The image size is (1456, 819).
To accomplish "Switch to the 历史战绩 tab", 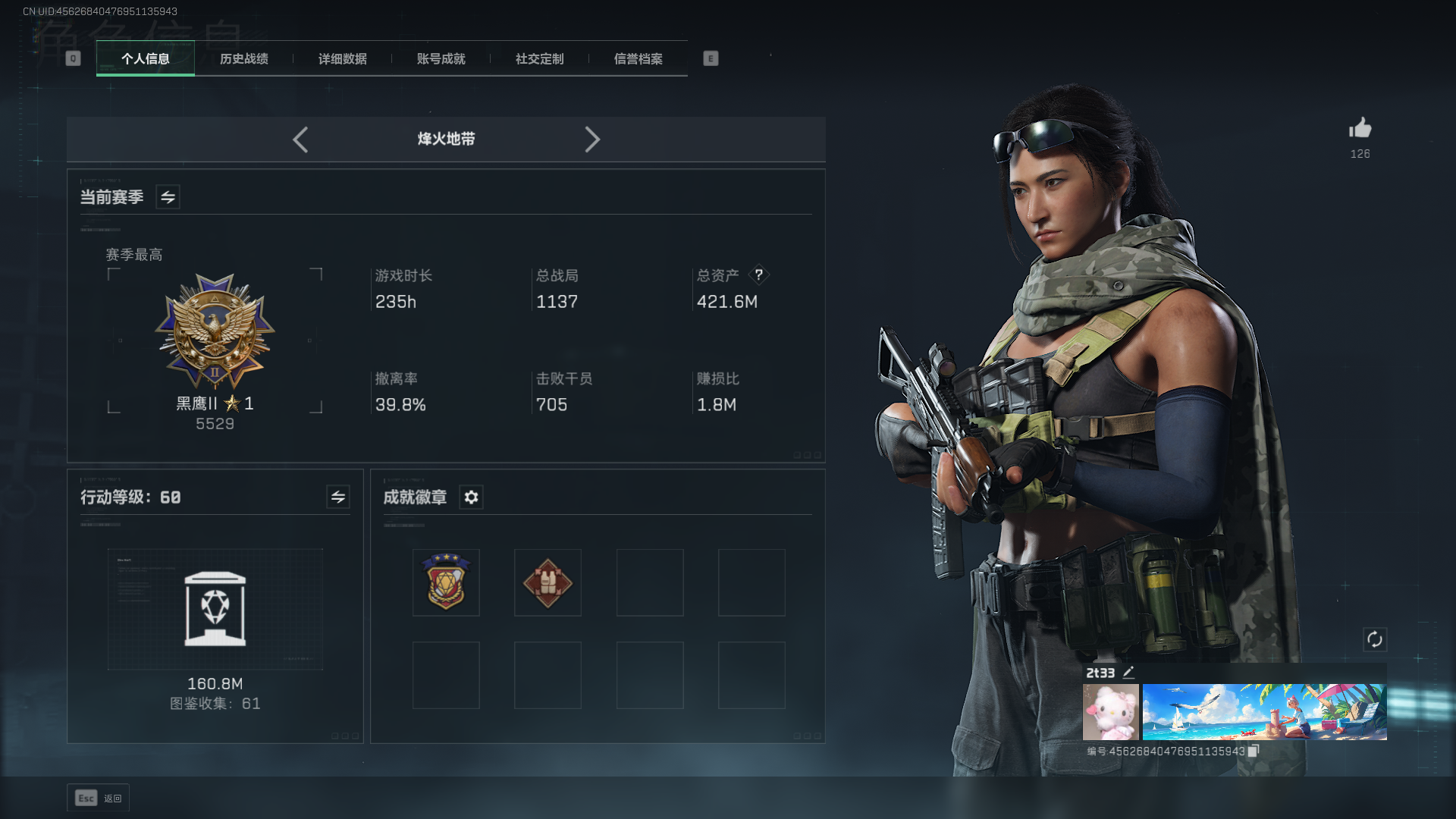I will pos(243,59).
